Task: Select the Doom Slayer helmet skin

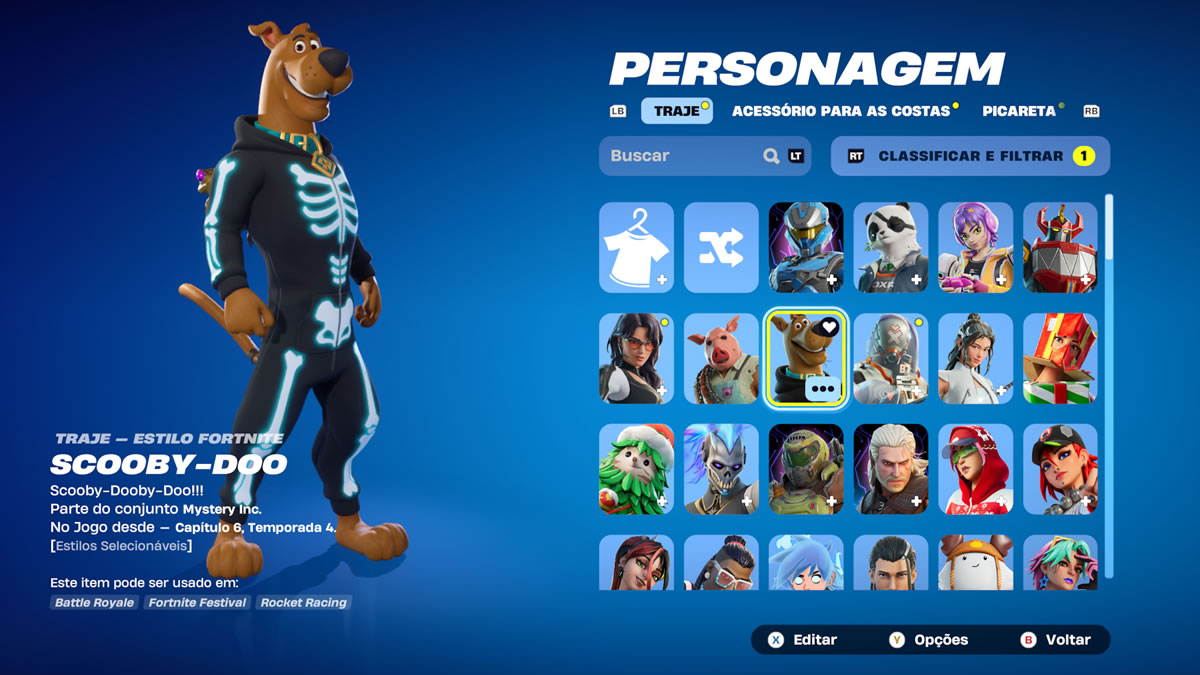Action: [806, 469]
